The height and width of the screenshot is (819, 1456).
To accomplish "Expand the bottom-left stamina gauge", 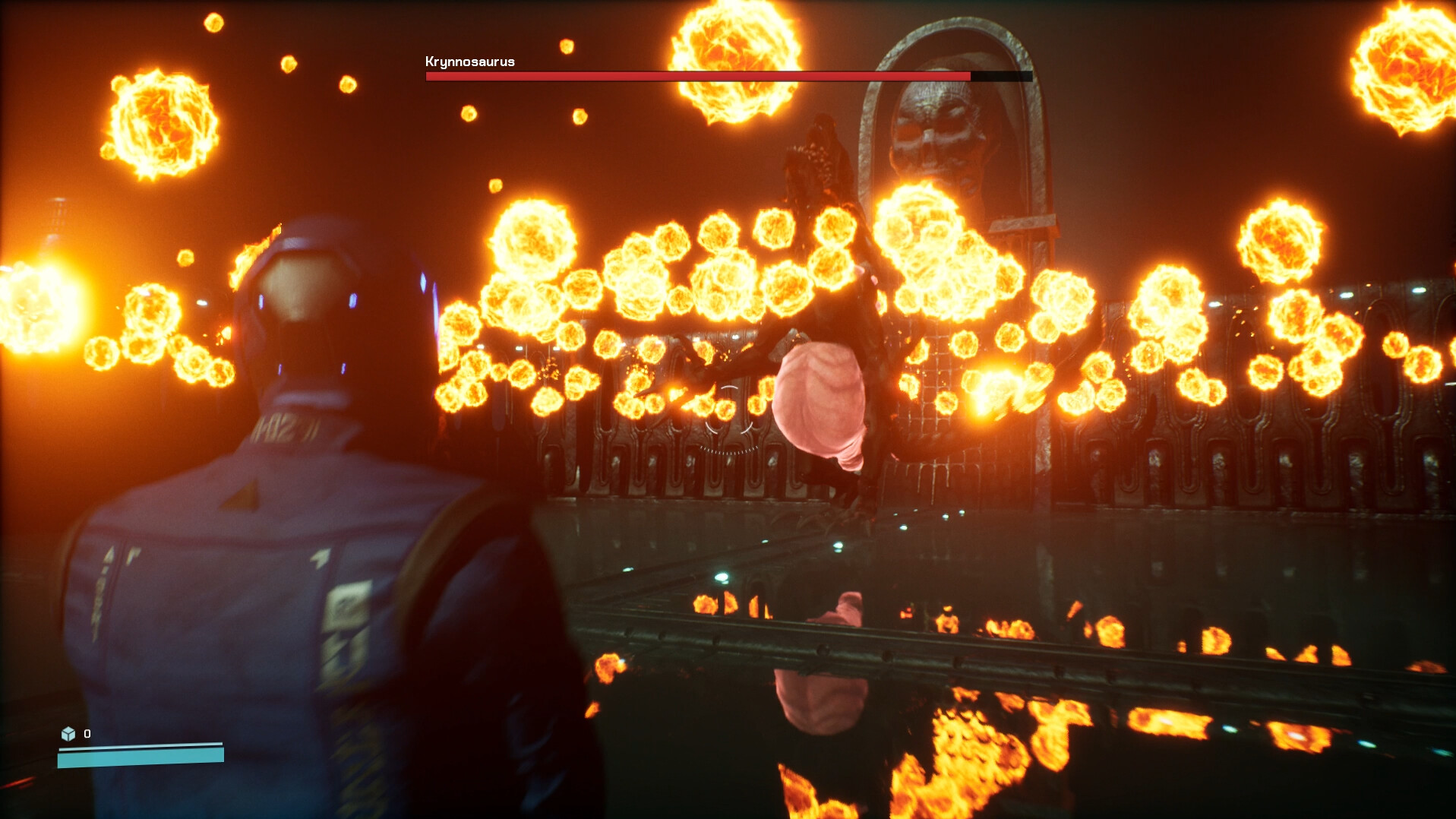I will tap(141, 756).
